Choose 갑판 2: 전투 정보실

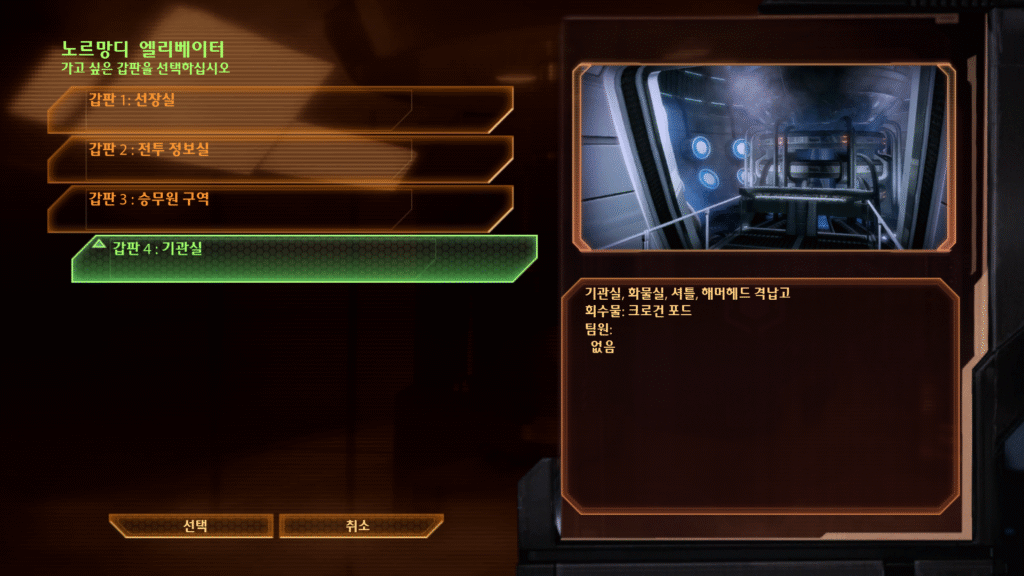pyautogui.click(x=280, y=158)
